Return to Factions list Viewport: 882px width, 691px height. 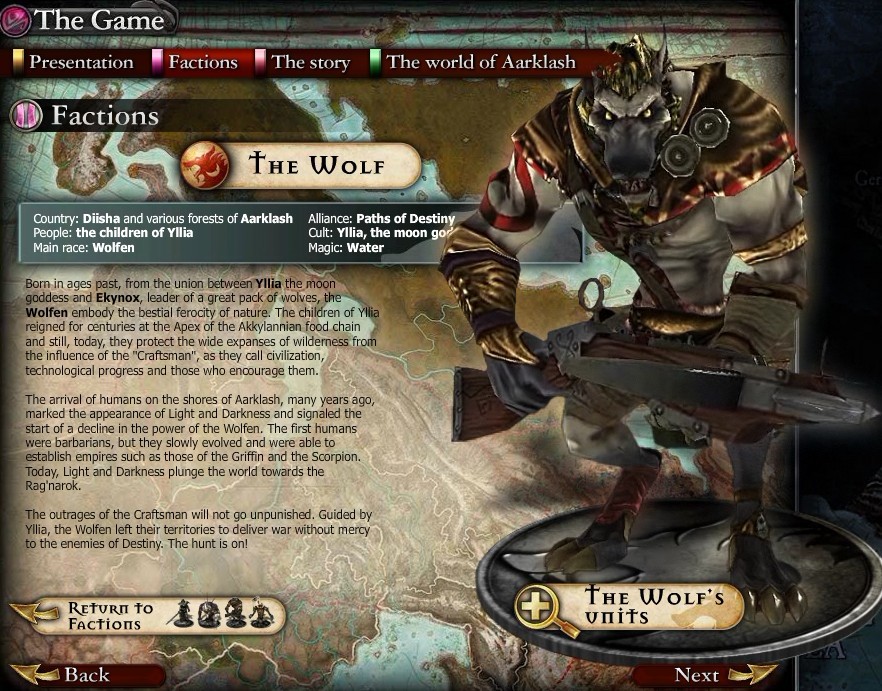click(112, 616)
